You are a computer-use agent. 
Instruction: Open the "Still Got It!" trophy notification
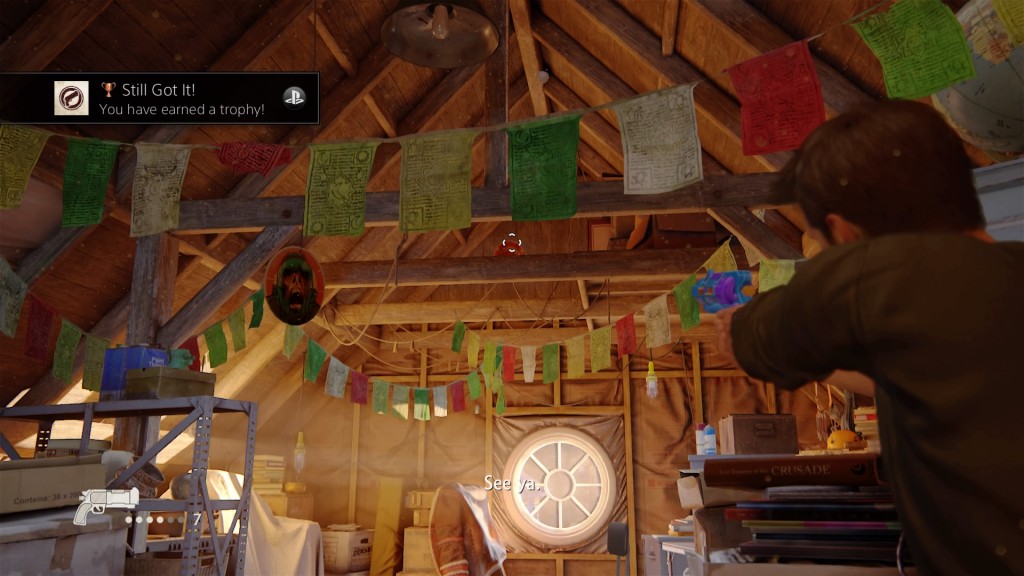click(180, 98)
